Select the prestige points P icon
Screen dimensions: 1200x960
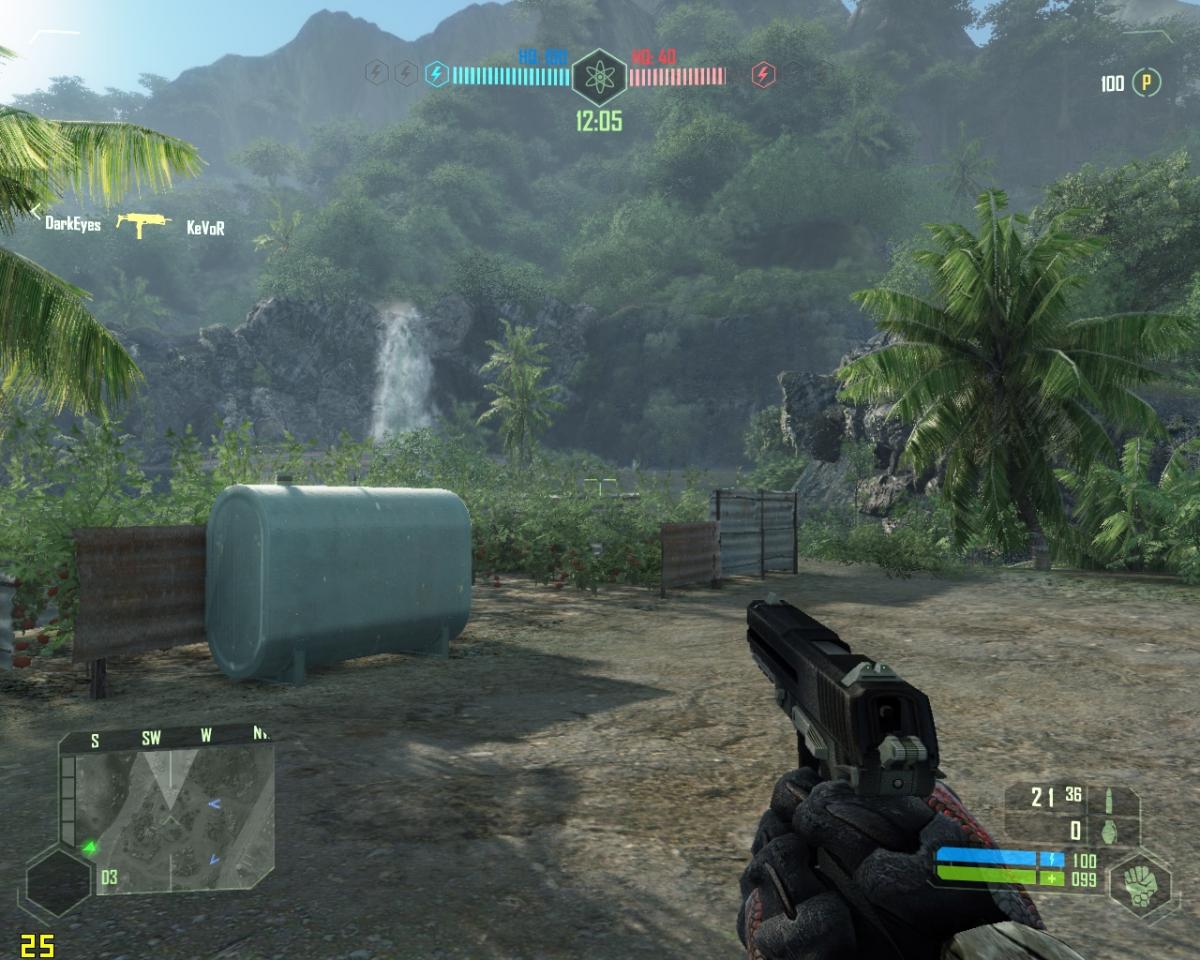(x=1146, y=84)
